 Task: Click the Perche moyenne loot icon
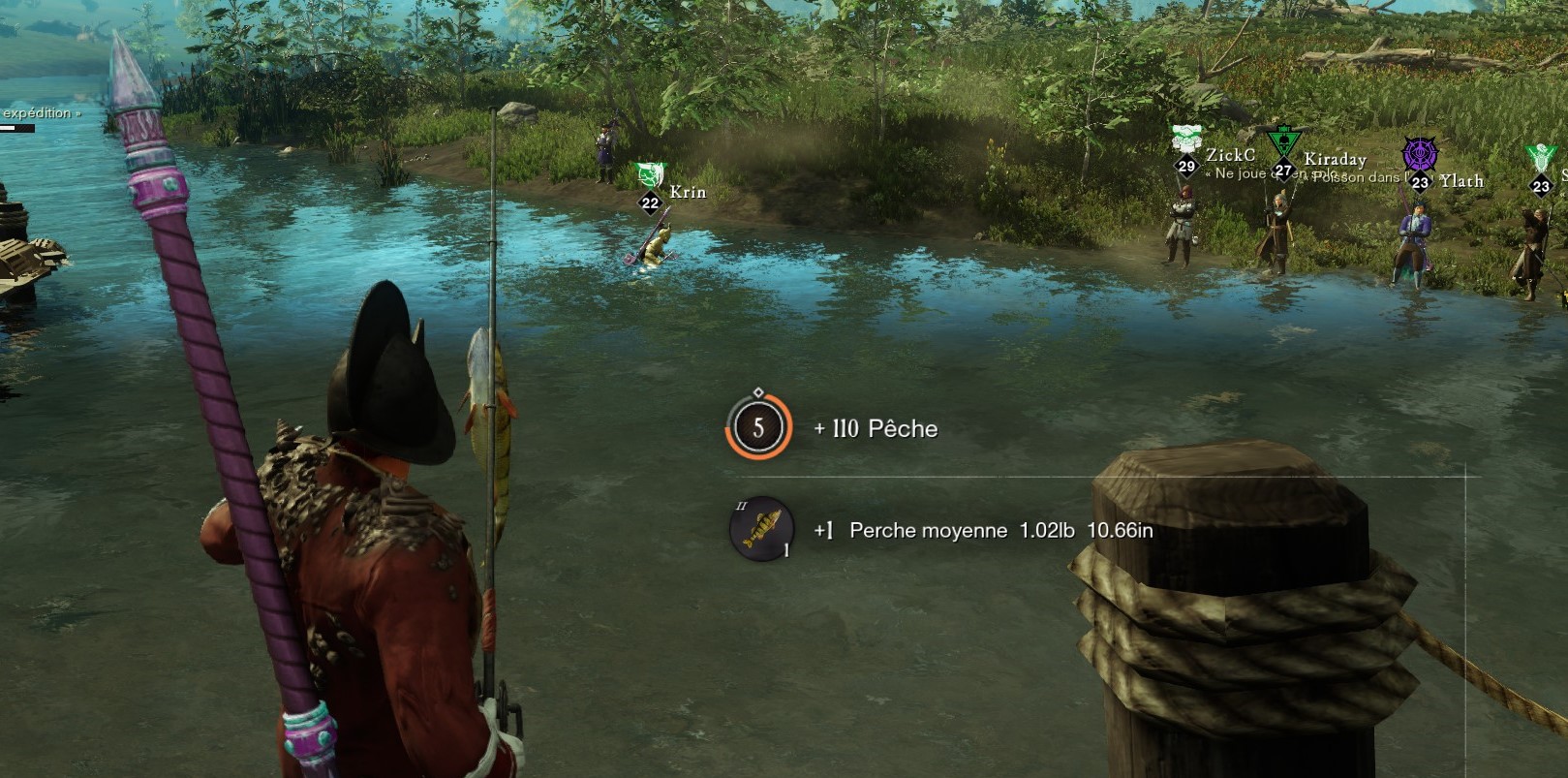click(x=761, y=529)
